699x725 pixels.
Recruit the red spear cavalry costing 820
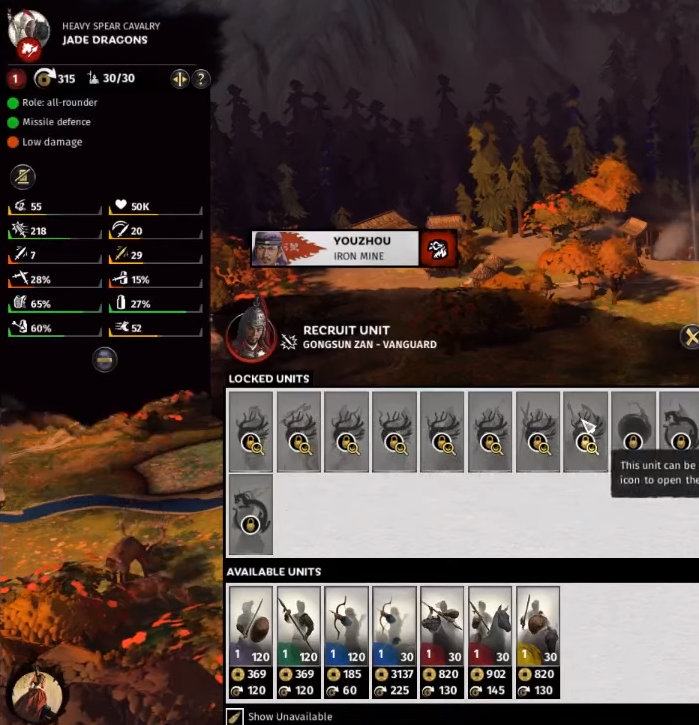(441, 641)
